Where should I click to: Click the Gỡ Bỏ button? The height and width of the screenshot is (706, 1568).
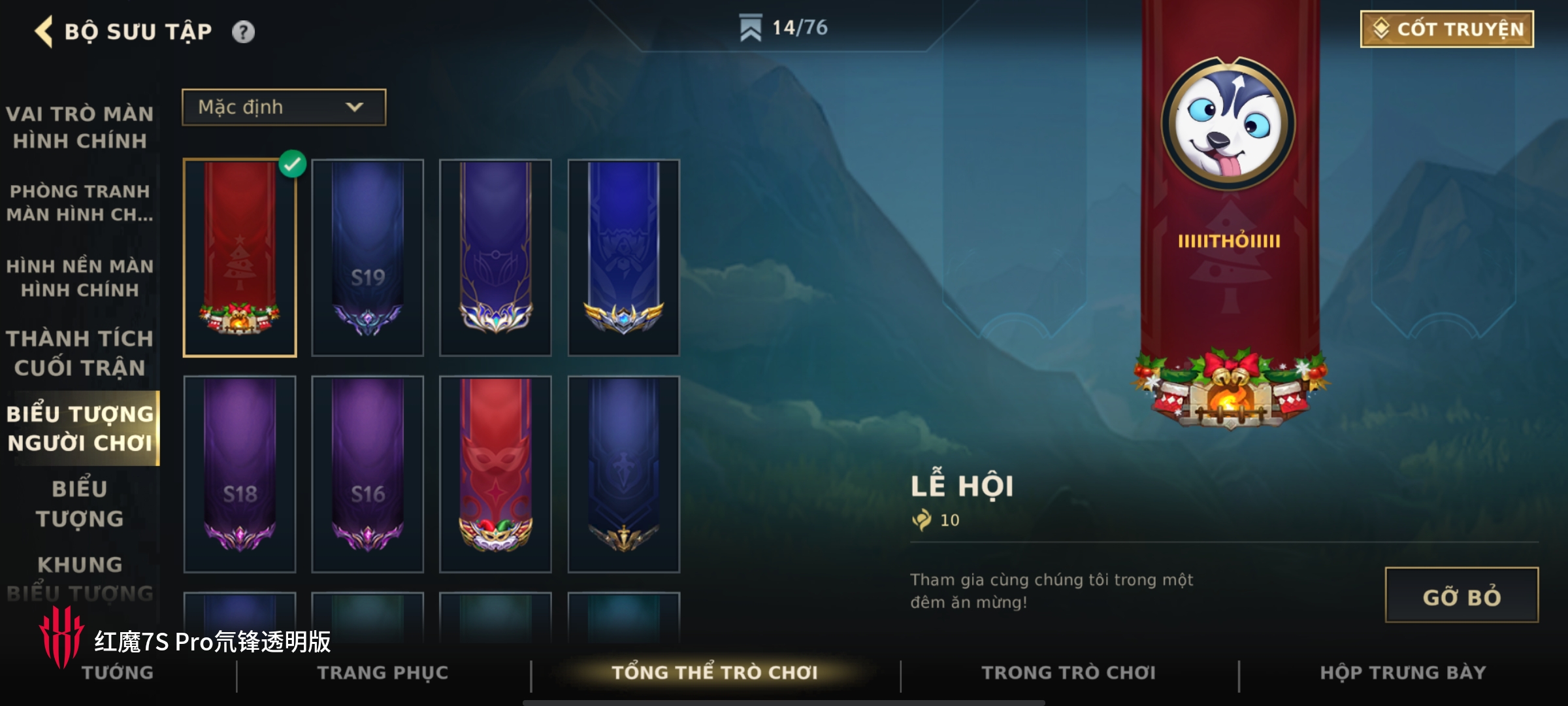(x=1461, y=596)
